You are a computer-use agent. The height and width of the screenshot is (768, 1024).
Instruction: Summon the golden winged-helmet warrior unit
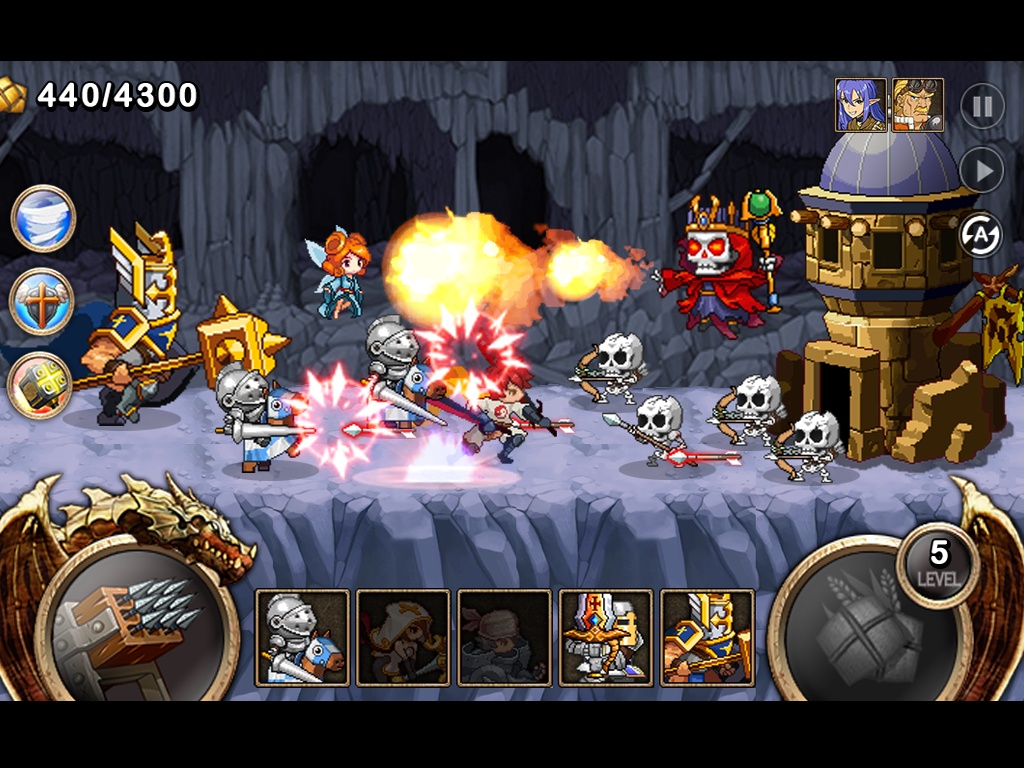point(707,637)
